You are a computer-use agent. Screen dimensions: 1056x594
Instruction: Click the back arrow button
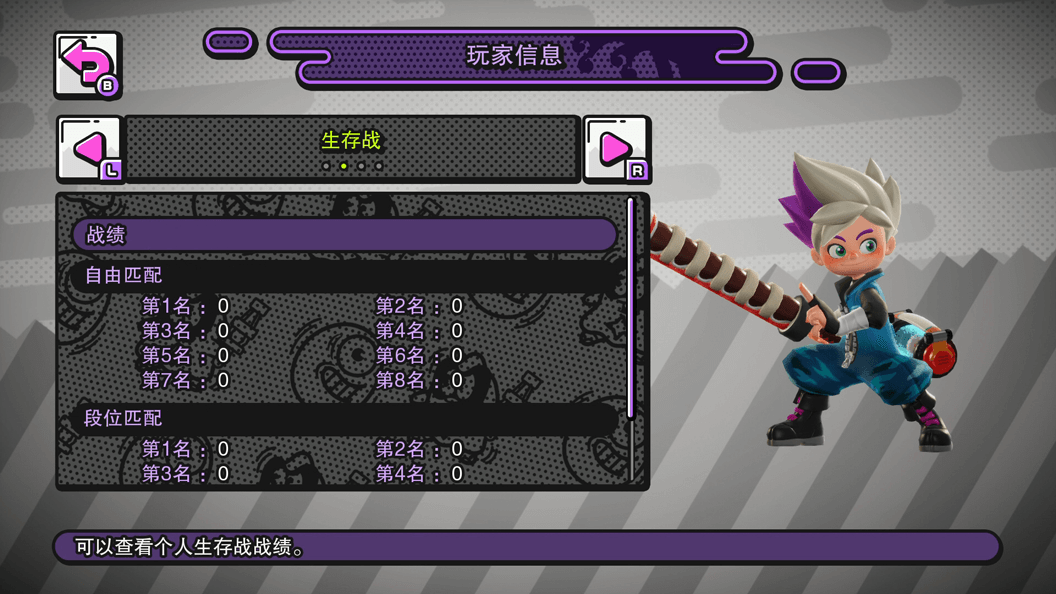click(87, 65)
